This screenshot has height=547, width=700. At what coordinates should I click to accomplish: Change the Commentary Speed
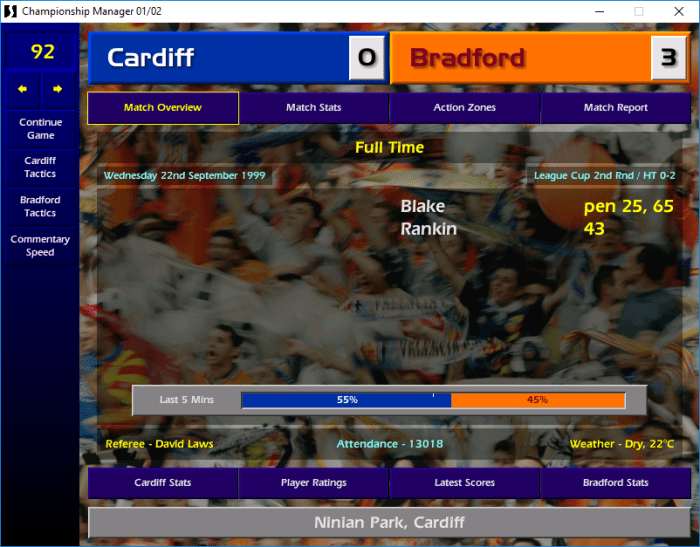40,246
